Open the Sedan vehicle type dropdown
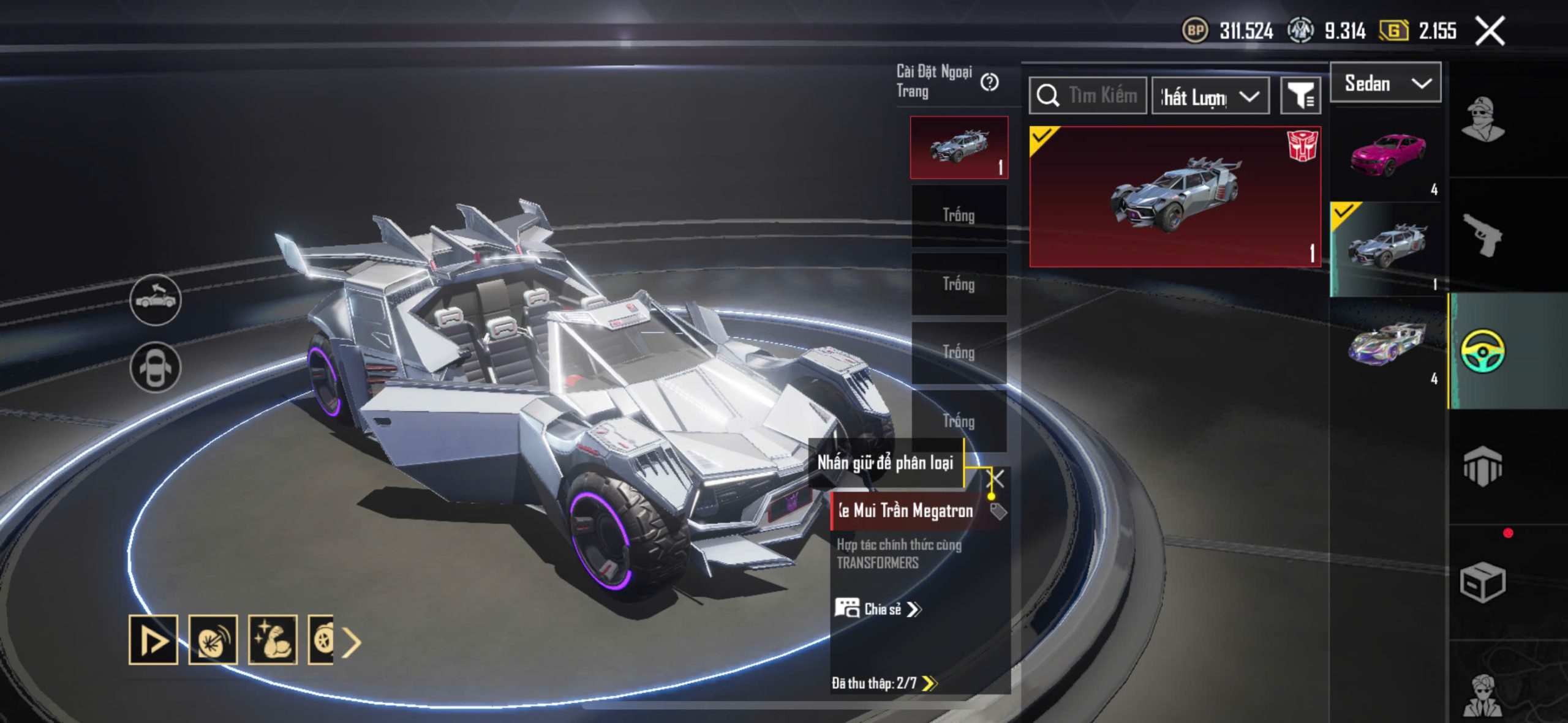Screen dimensions: 1568x723 point(1385,83)
